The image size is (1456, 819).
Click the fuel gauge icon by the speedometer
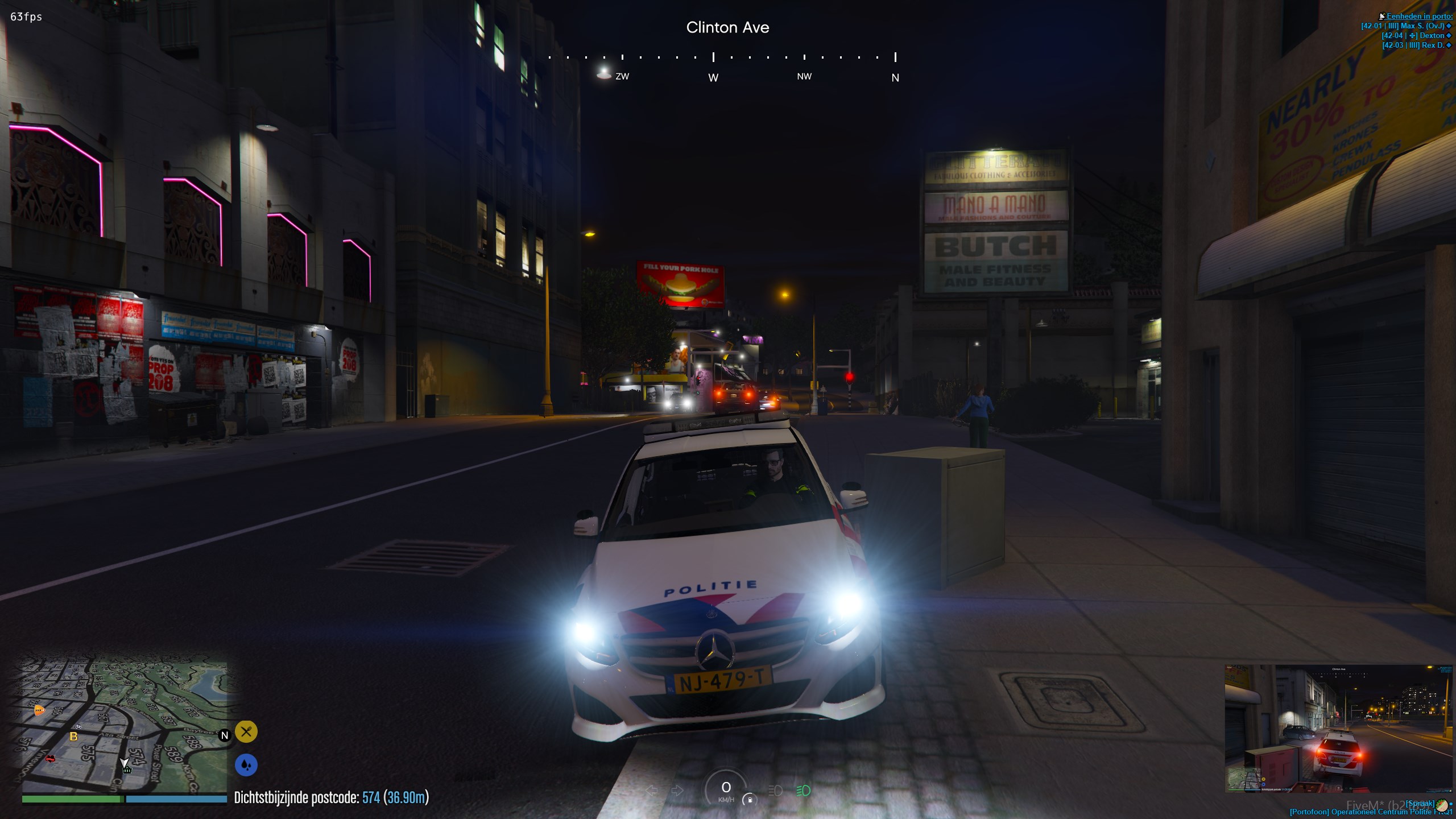coord(750,799)
